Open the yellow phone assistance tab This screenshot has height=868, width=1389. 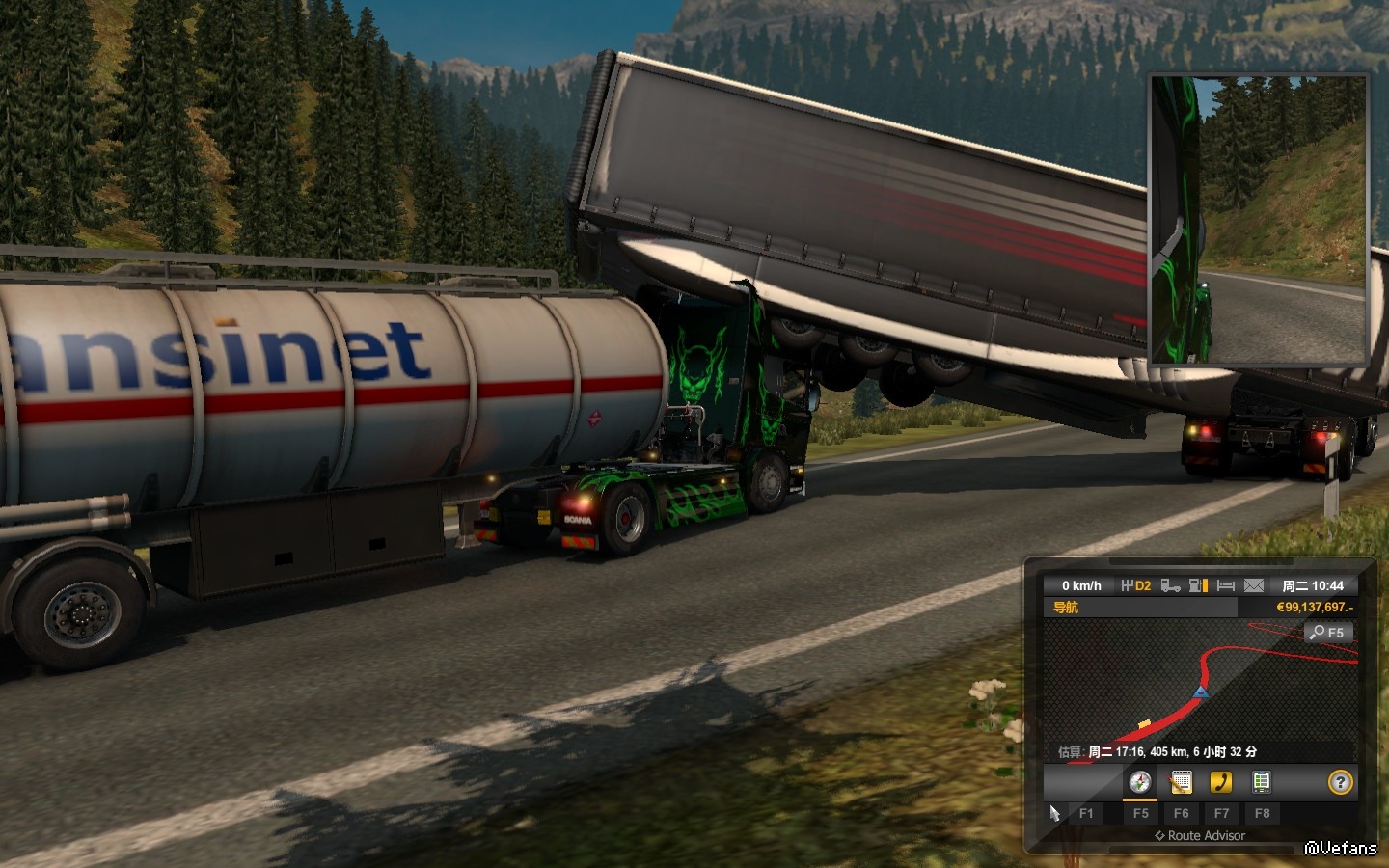[x=1221, y=782]
